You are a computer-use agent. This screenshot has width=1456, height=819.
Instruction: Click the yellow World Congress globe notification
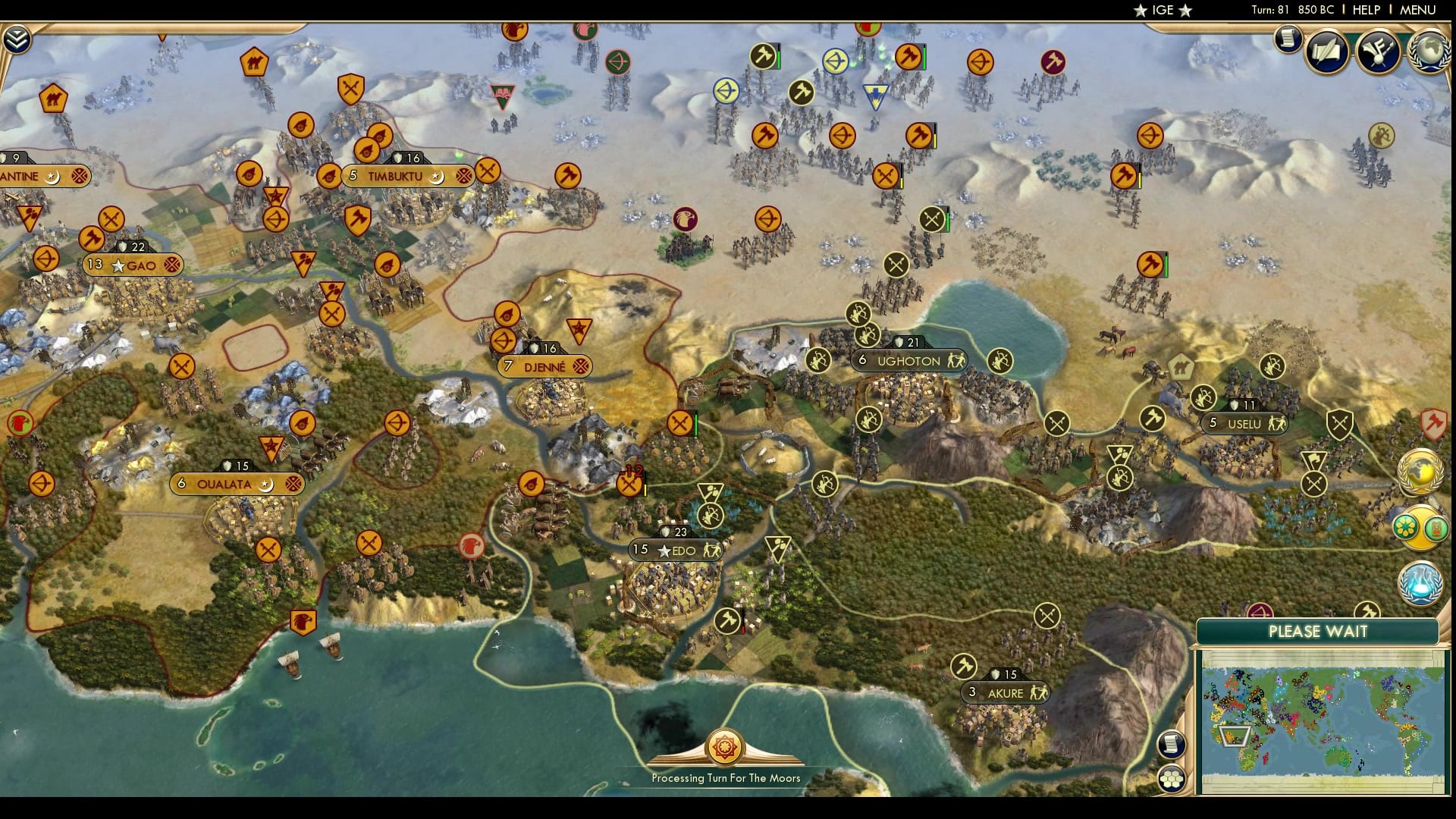click(1422, 468)
